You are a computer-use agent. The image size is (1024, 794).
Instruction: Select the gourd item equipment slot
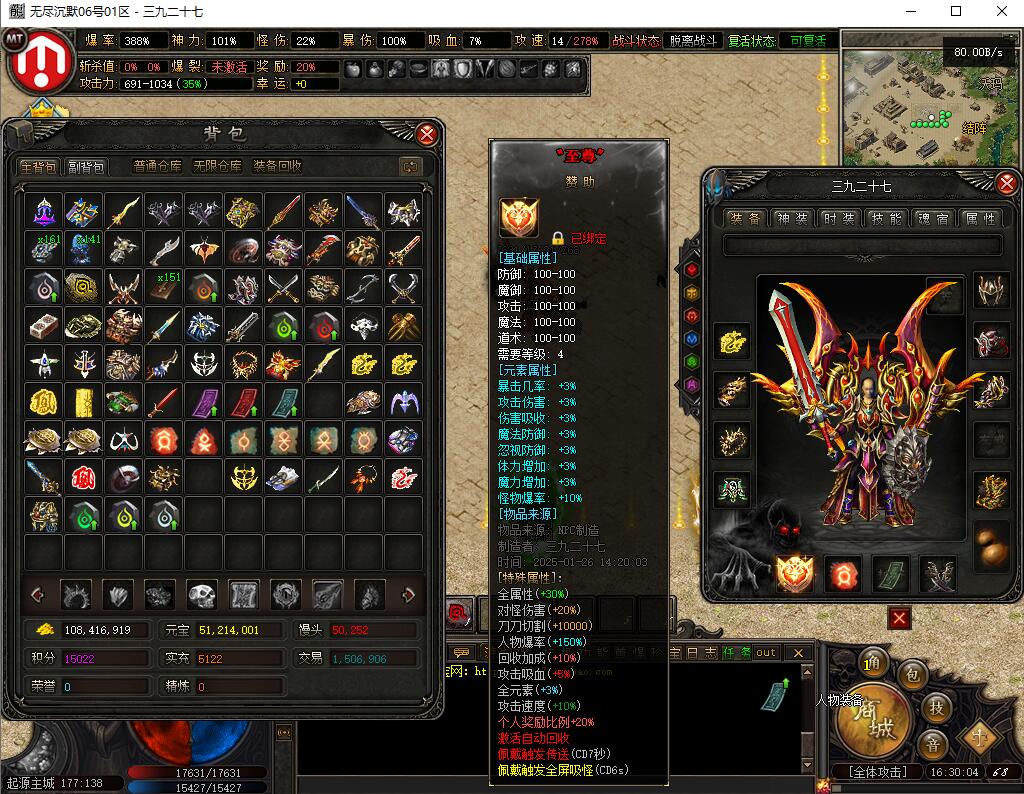point(991,544)
